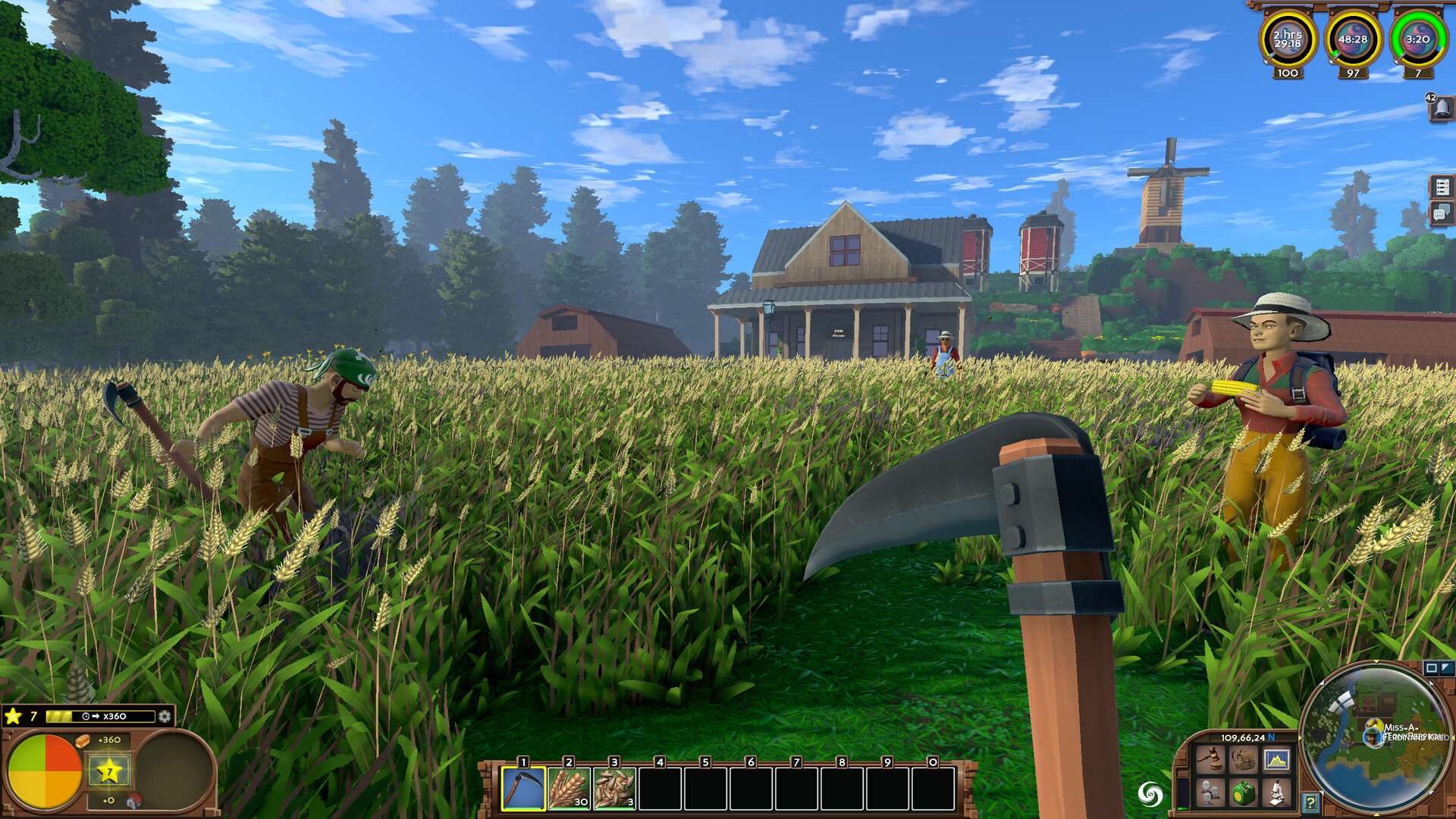Open the gear settings beside the XP bar
The height and width of the screenshot is (819, 1456).
165,717
